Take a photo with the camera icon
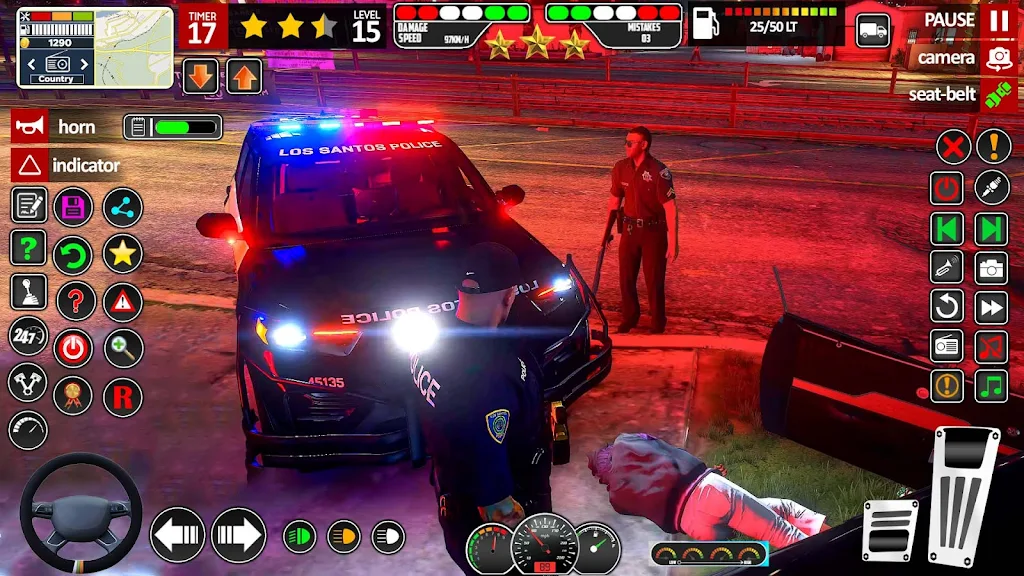1024x576 pixels. click(x=991, y=267)
